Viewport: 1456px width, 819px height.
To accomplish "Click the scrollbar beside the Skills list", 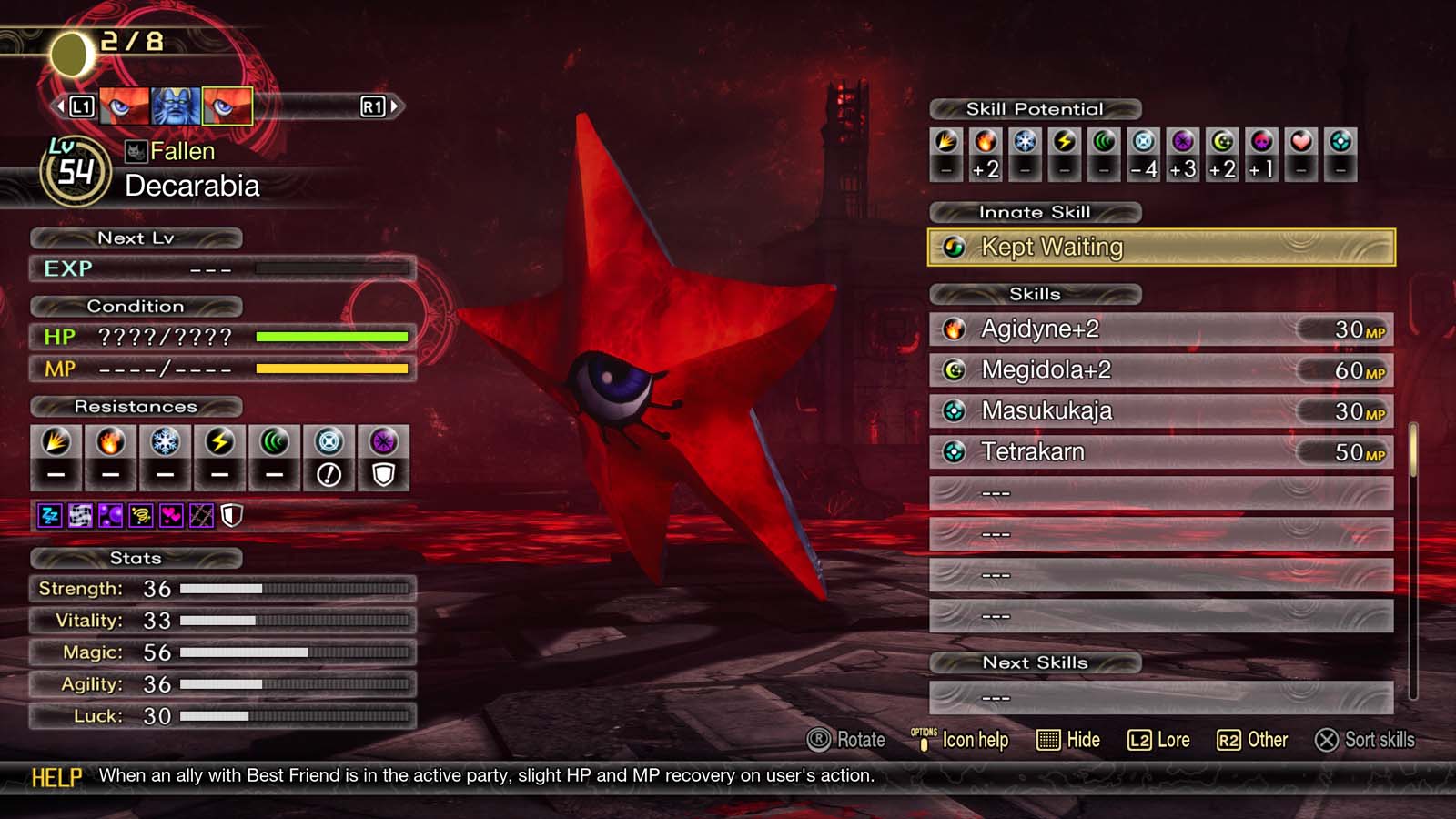I will pos(1414,455).
